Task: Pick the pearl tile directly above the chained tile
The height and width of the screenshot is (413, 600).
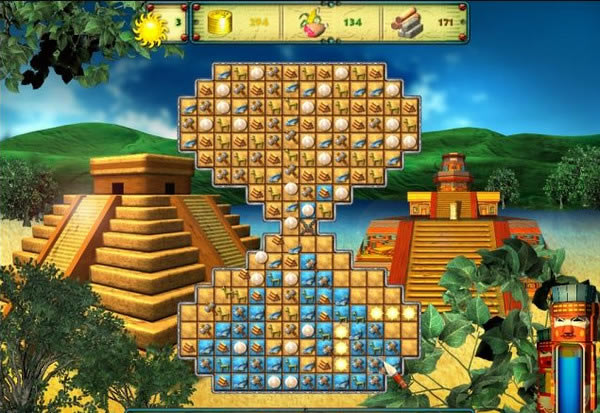Action: pos(307,208)
